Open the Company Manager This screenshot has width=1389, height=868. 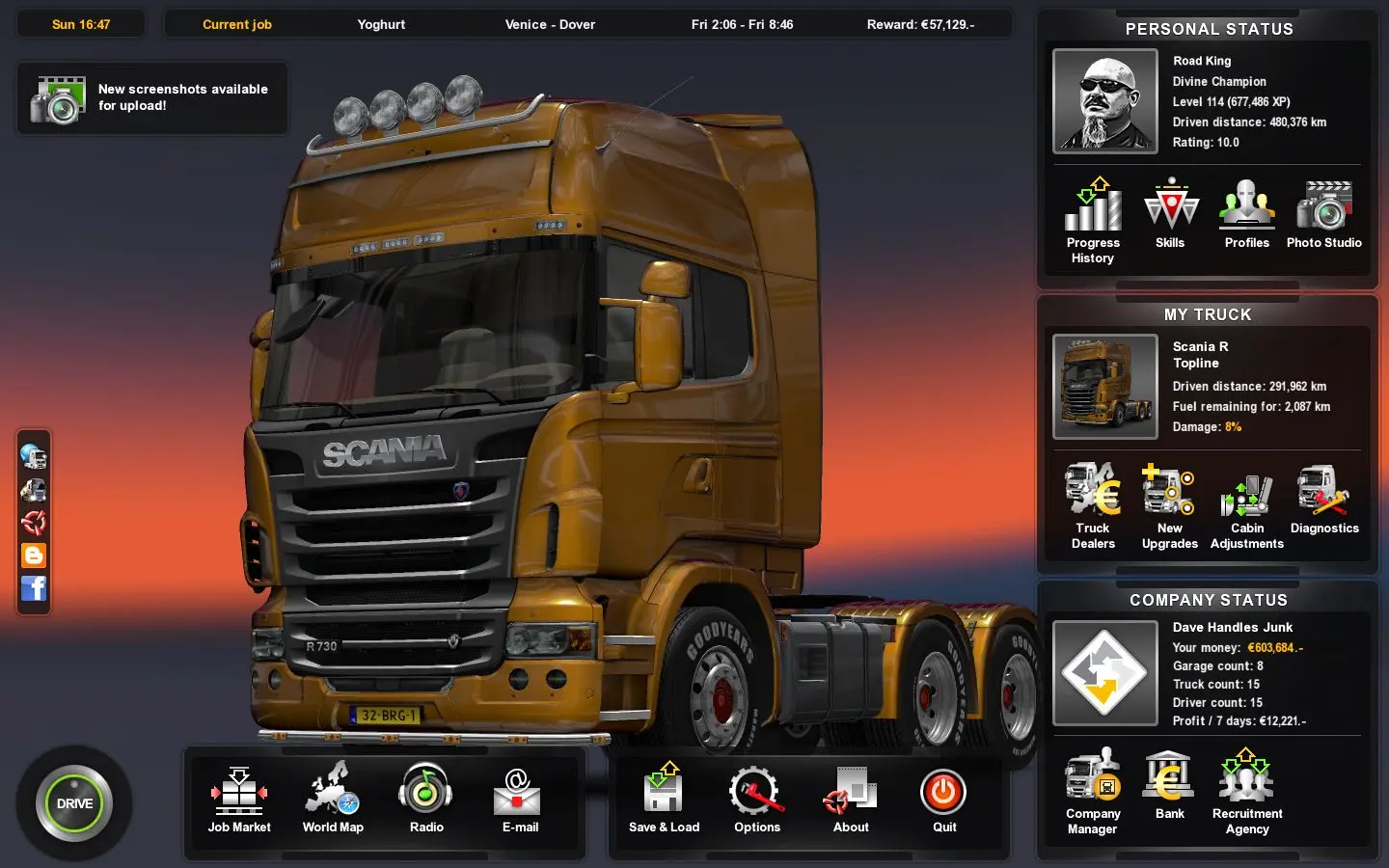tap(1093, 790)
